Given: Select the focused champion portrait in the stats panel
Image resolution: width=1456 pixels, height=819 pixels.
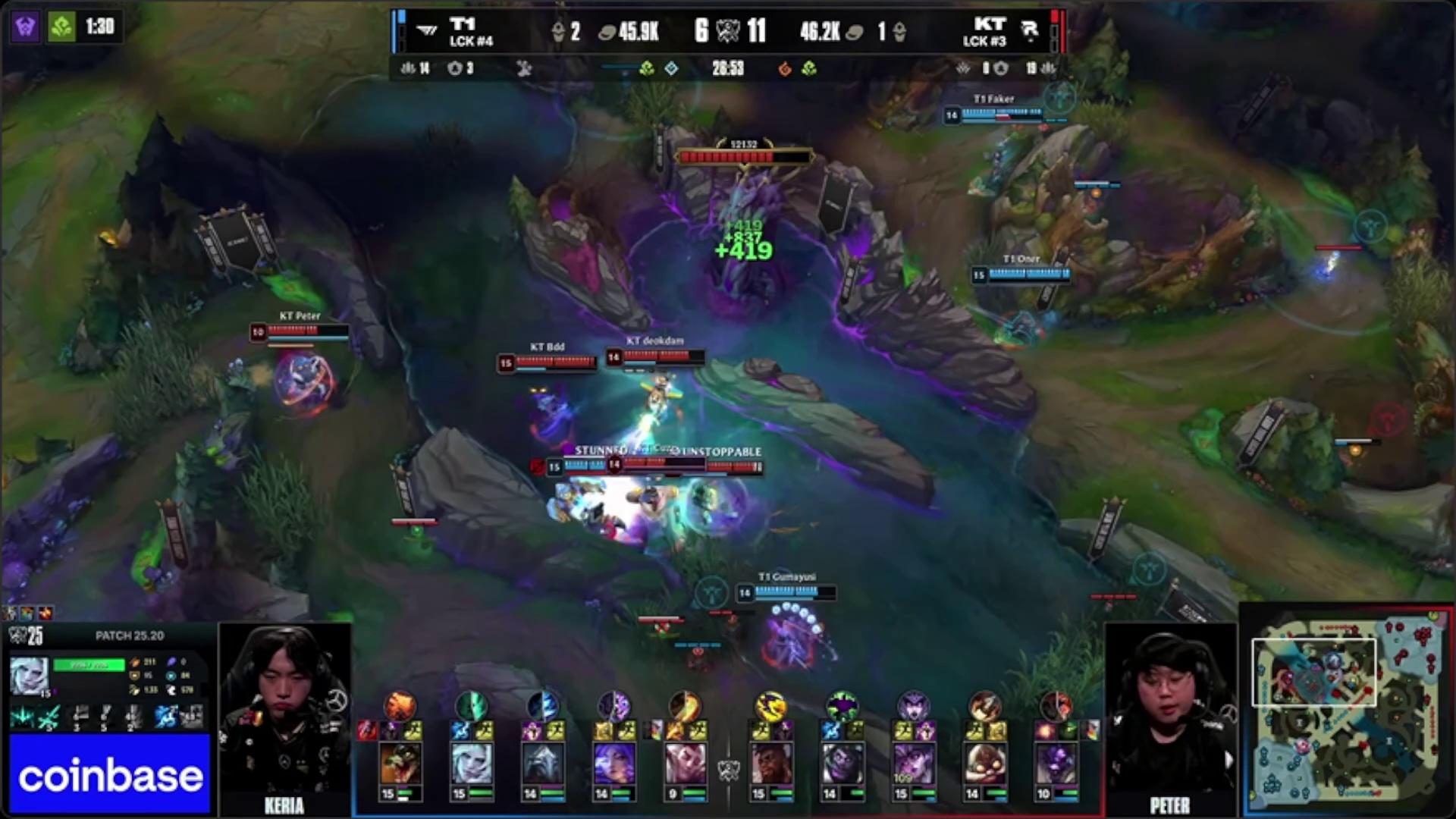Looking at the screenshot, I should (x=29, y=676).
